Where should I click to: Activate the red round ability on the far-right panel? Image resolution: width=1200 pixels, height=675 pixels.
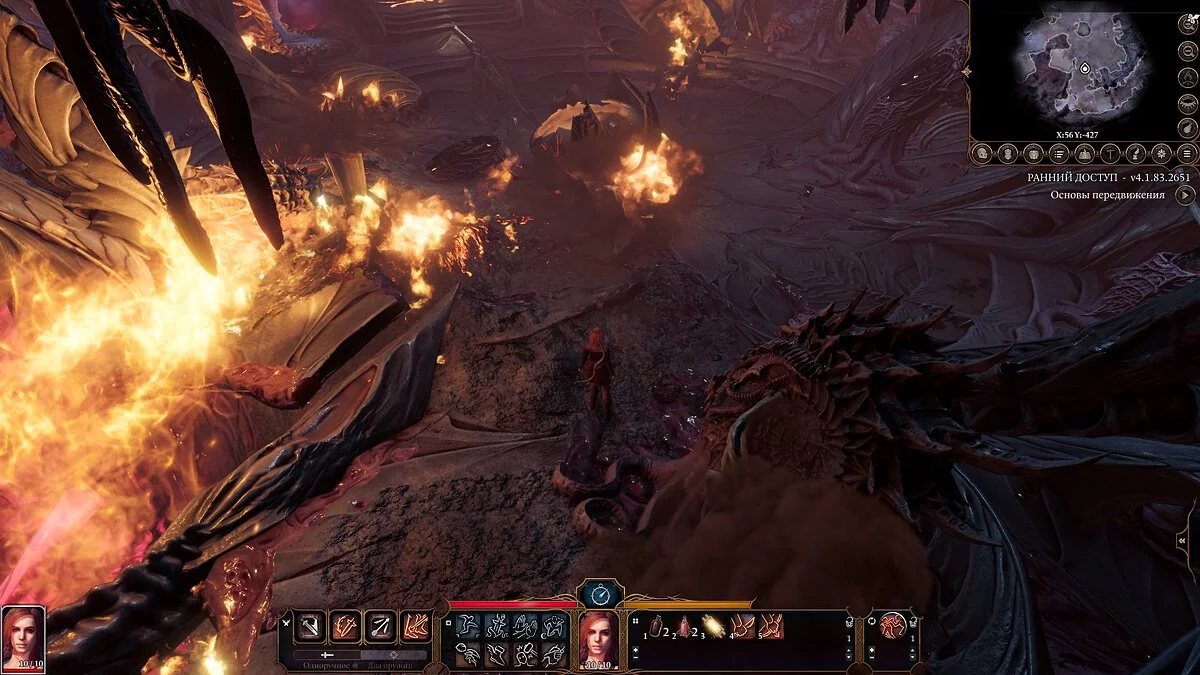[892, 627]
